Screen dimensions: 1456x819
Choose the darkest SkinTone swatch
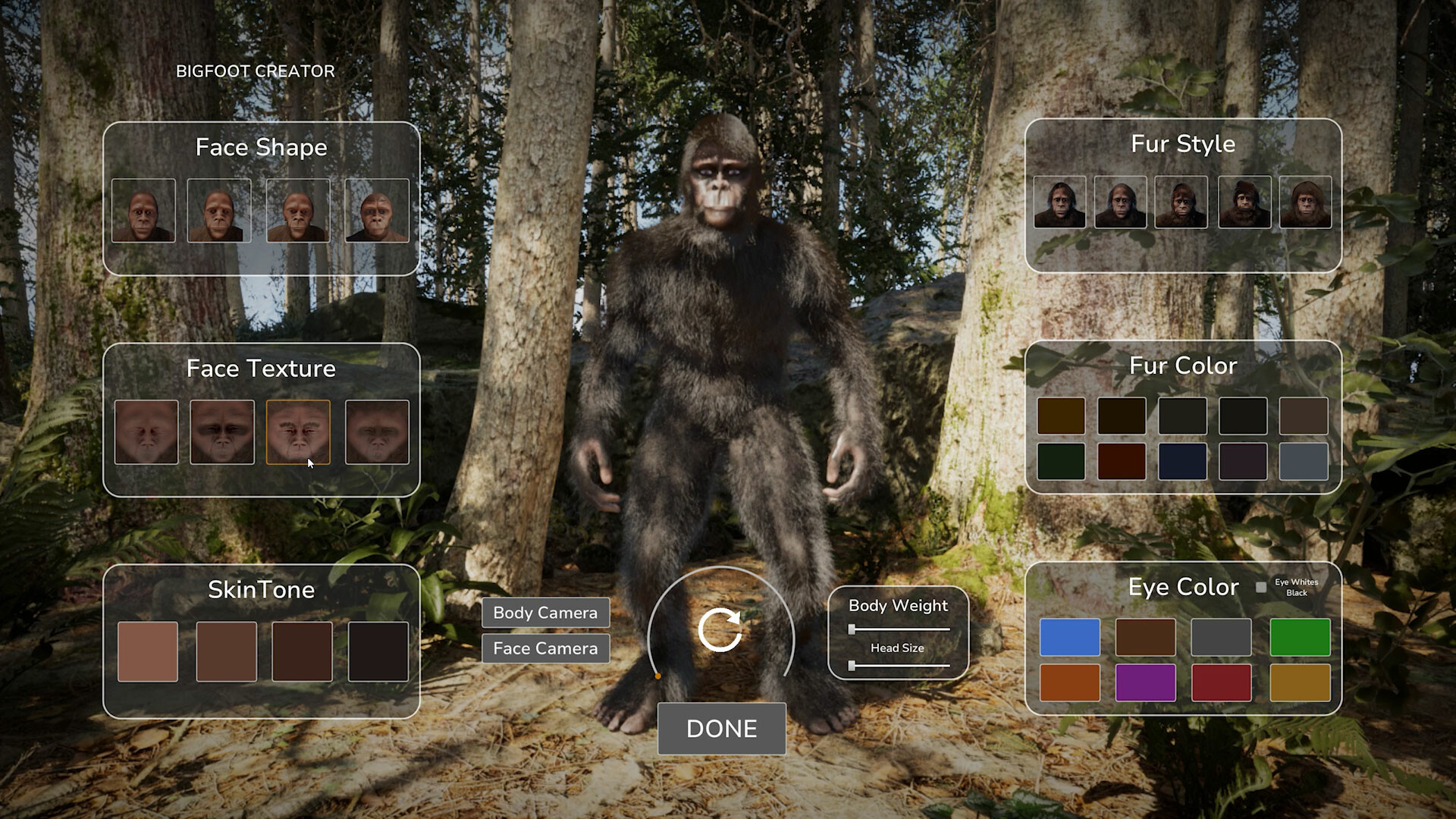click(x=377, y=650)
